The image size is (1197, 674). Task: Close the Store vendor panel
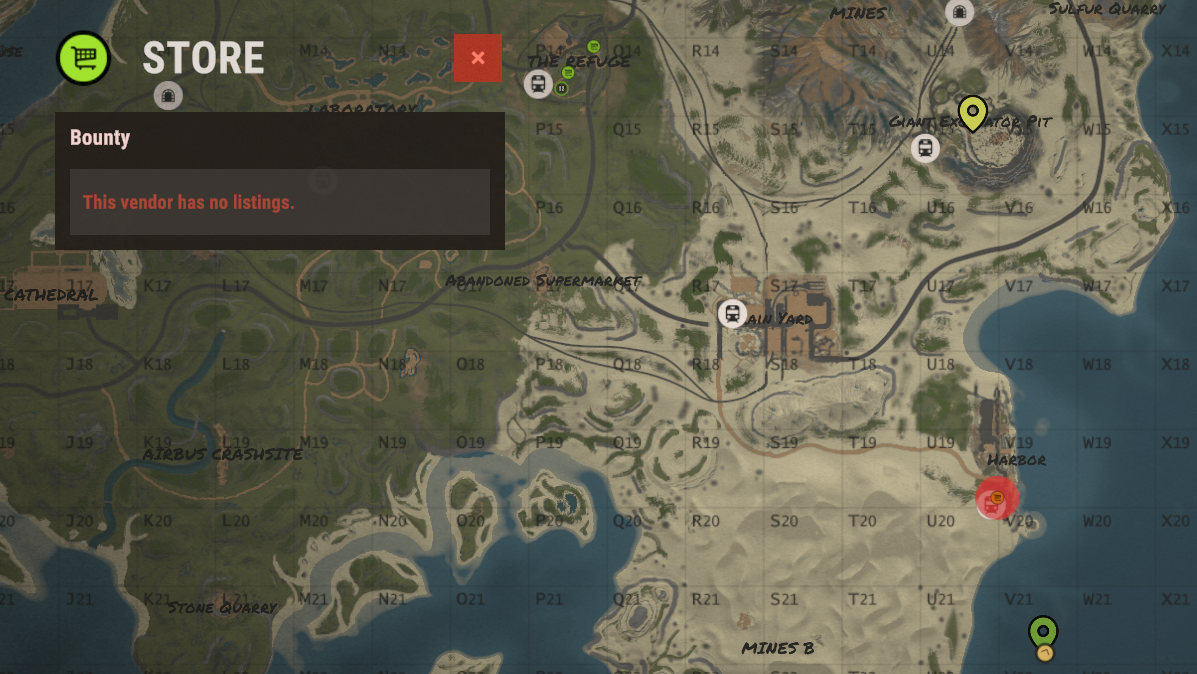click(x=477, y=58)
